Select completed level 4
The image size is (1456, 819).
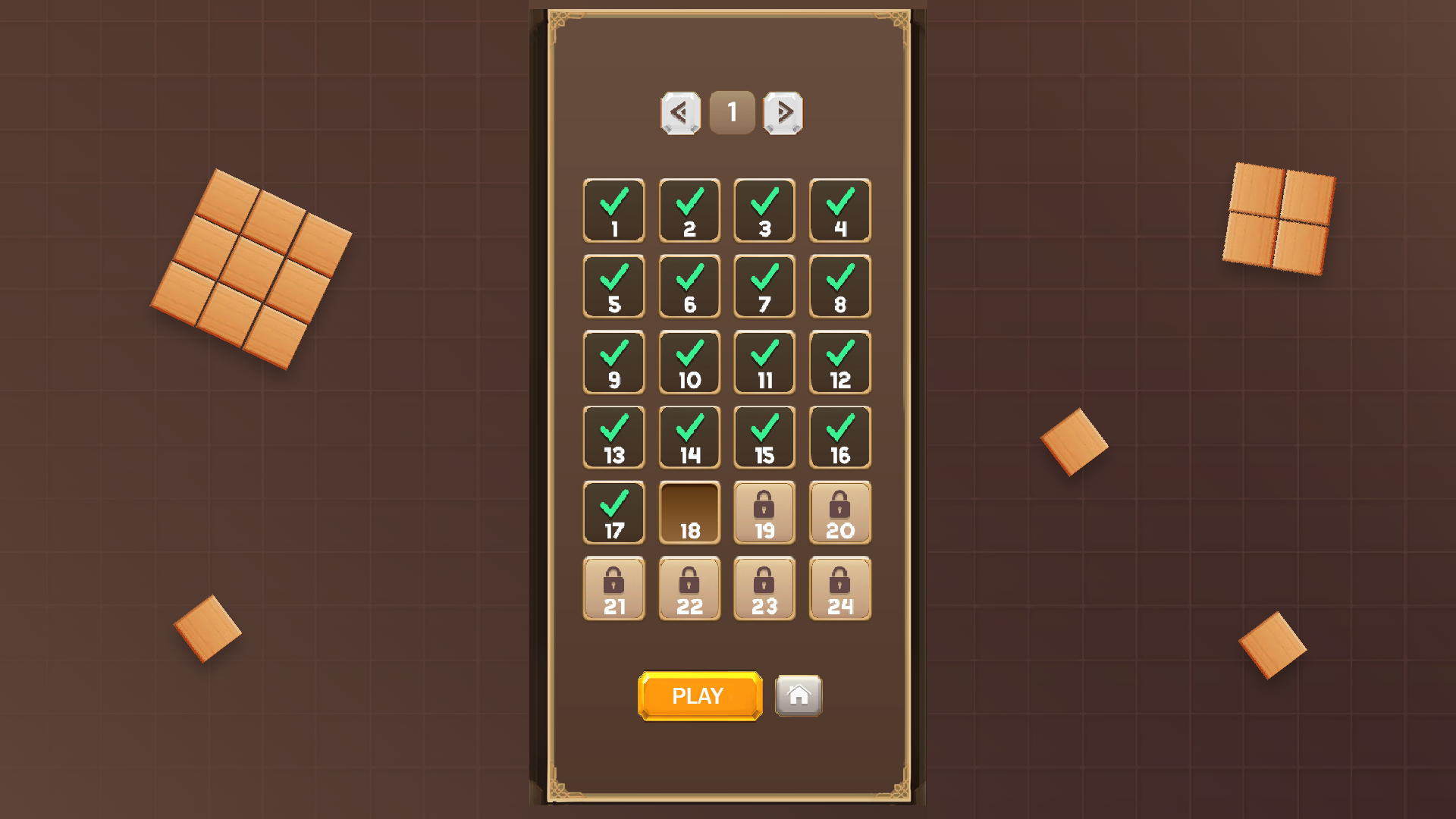840,211
